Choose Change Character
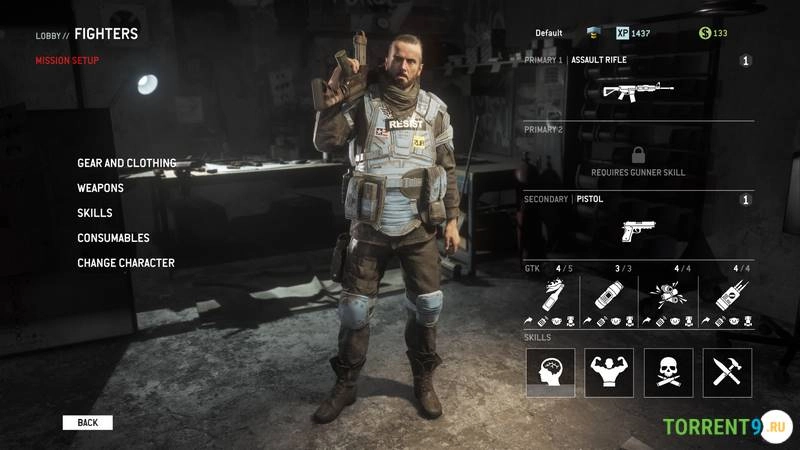Image resolution: width=800 pixels, height=450 pixels. (x=125, y=263)
